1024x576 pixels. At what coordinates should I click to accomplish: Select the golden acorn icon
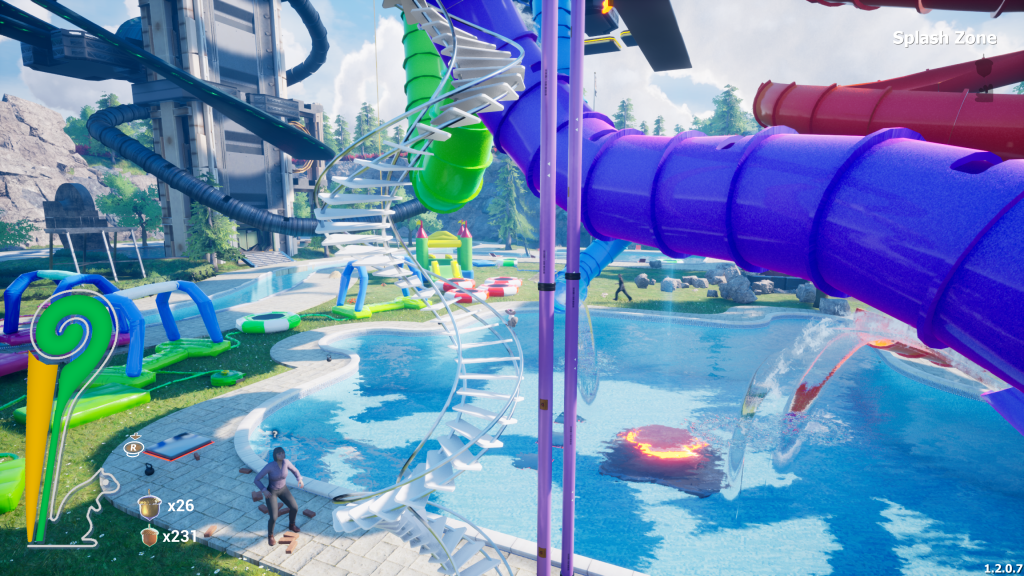pos(150,506)
